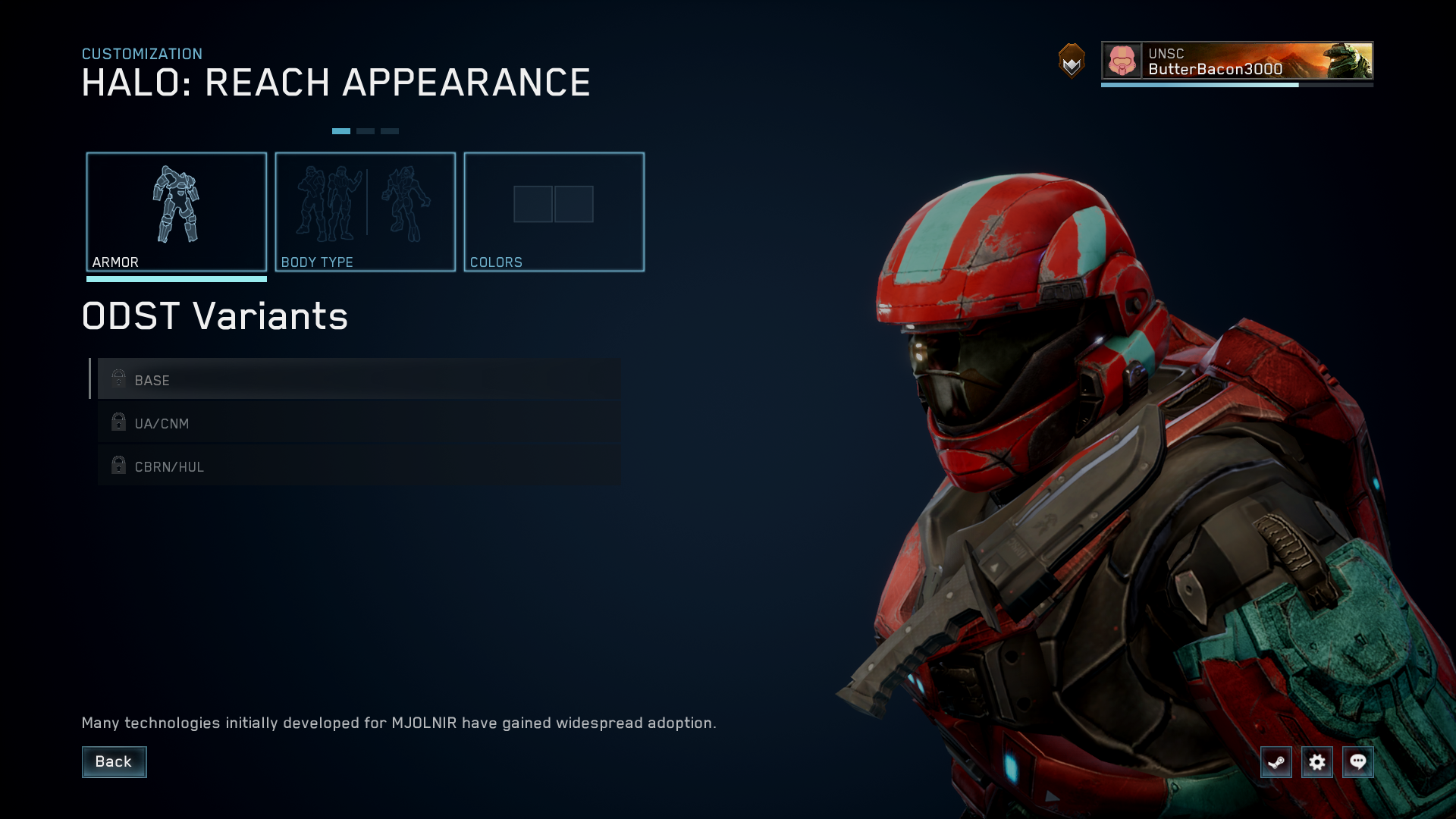
Task: Click the helmet icon beside BASE variant
Action: 118,378
